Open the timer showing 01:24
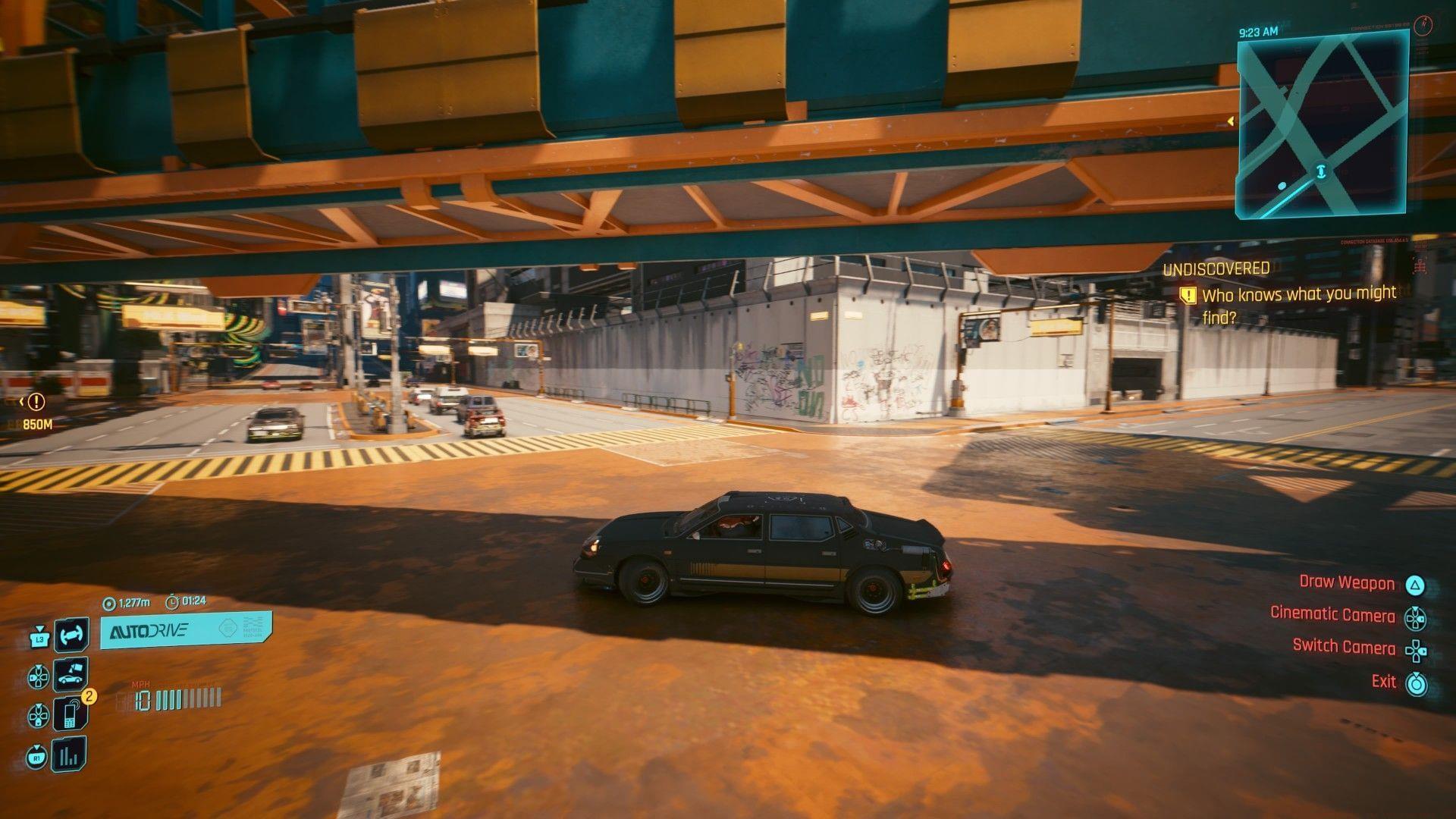This screenshot has height=819, width=1456. click(187, 602)
